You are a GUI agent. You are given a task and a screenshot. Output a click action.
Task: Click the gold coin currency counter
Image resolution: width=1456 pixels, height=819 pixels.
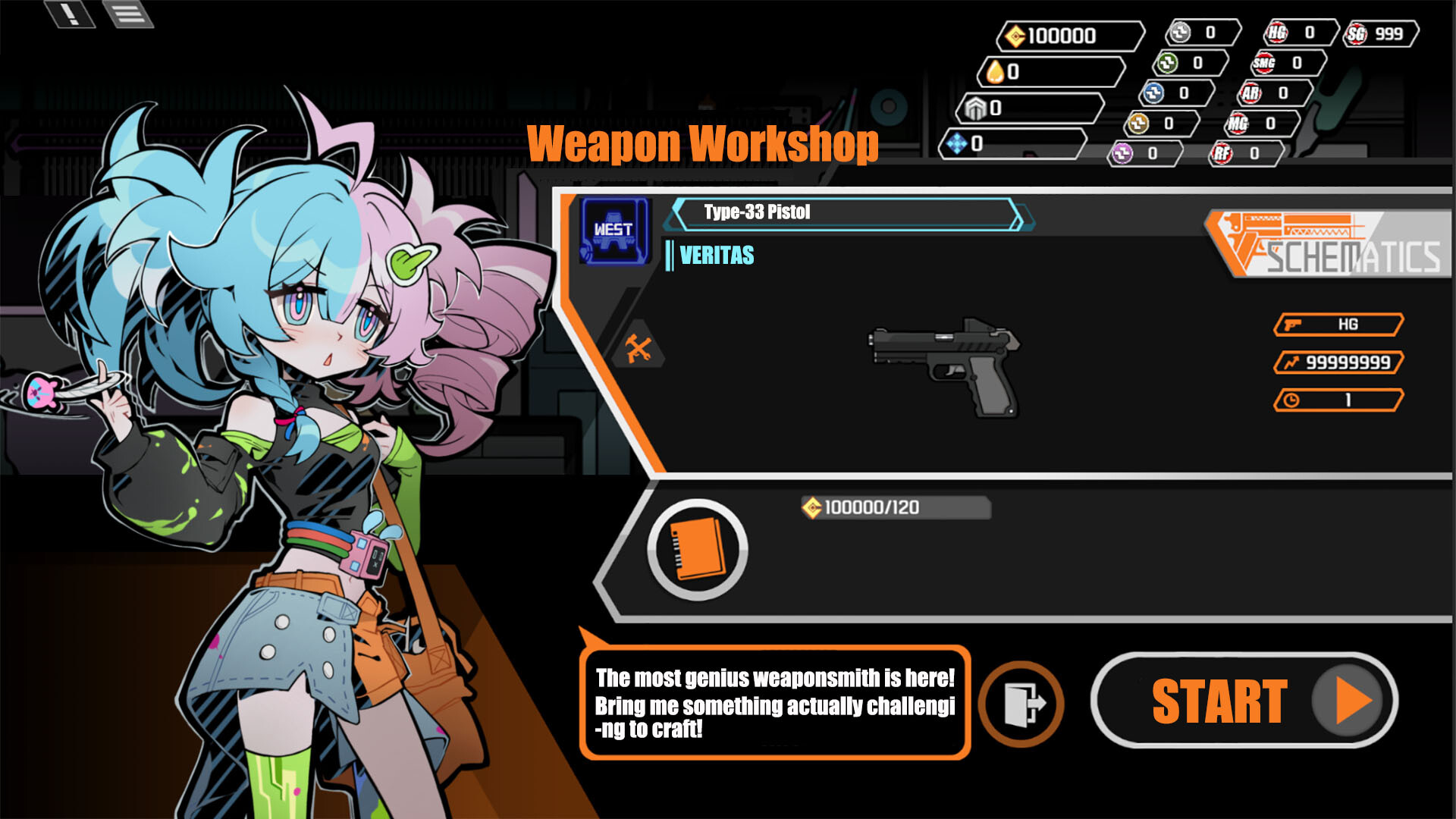[x=1069, y=33]
